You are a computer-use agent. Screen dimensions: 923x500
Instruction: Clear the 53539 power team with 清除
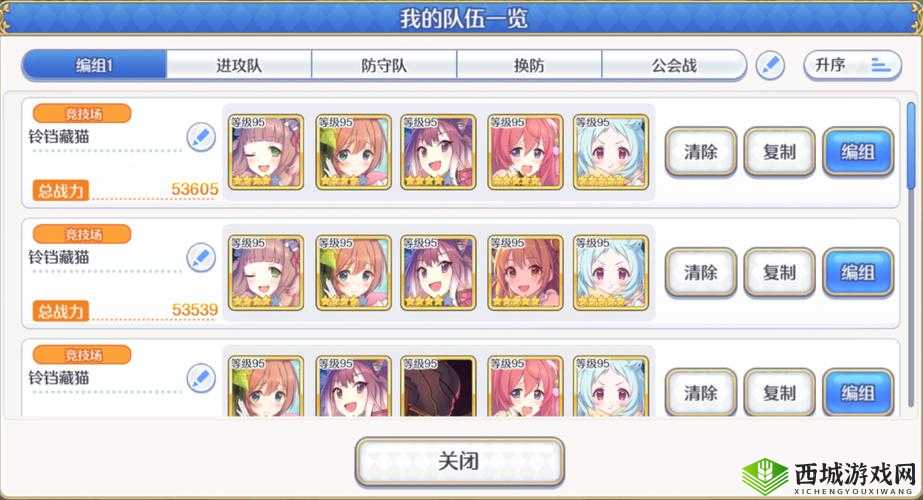tap(700, 272)
